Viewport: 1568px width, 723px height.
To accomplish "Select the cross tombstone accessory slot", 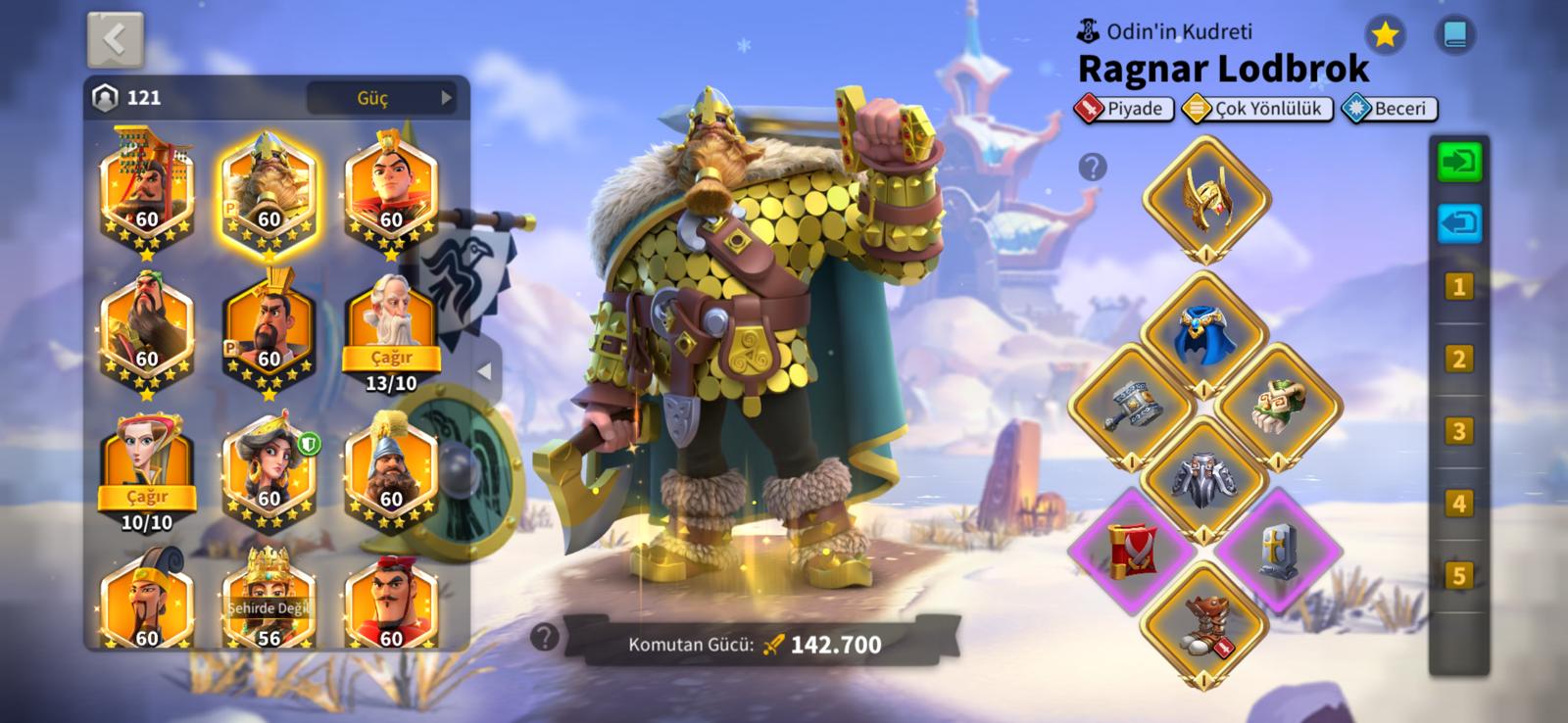I will (x=1278, y=549).
